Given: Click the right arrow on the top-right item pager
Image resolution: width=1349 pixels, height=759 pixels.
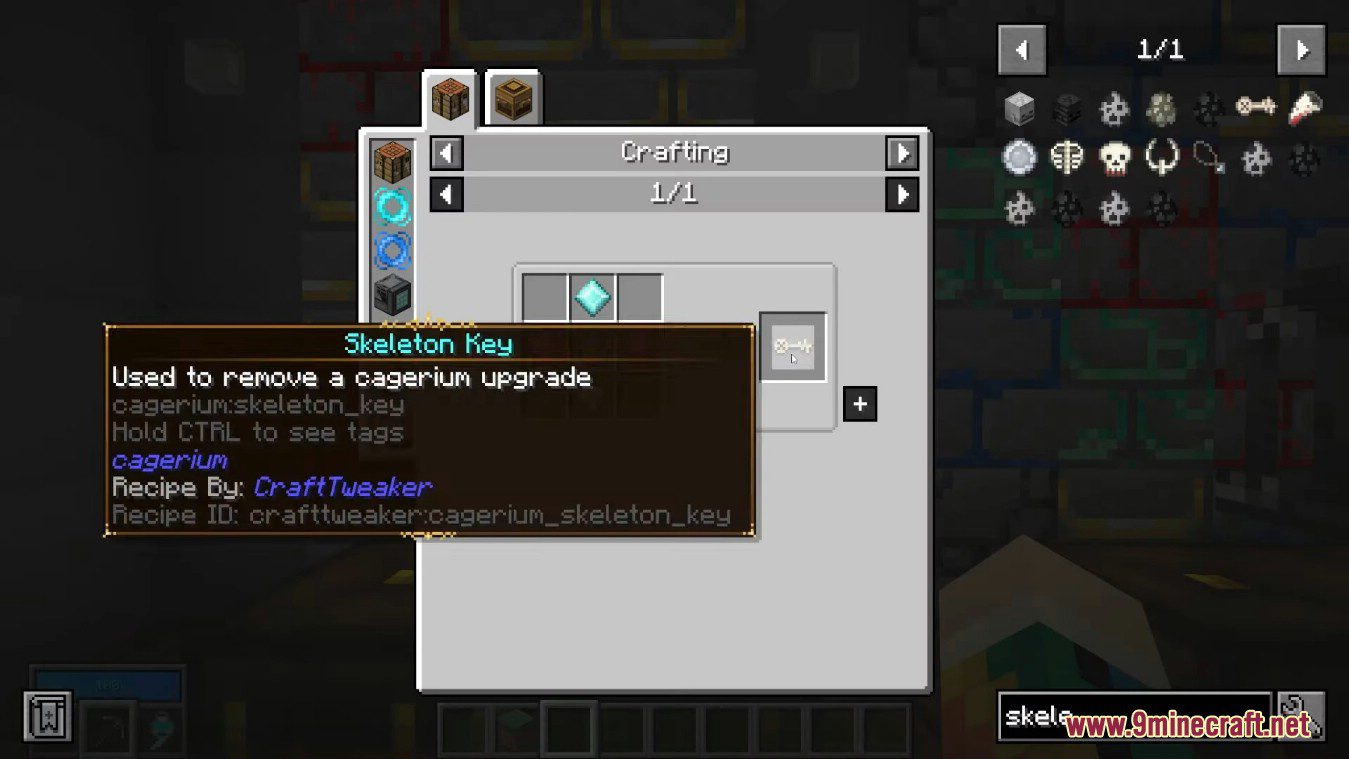Looking at the screenshot, I should point(1302,49).
